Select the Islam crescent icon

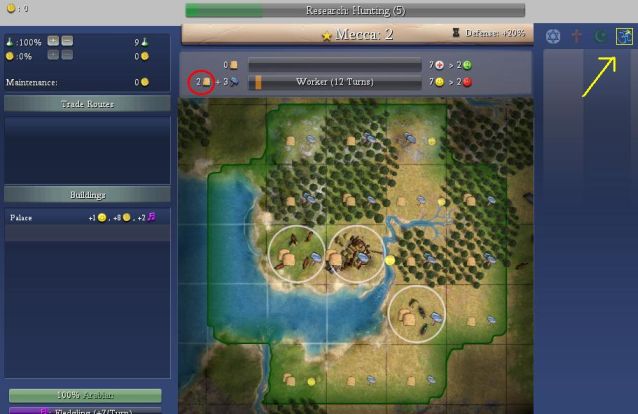[x=599, y=37]
